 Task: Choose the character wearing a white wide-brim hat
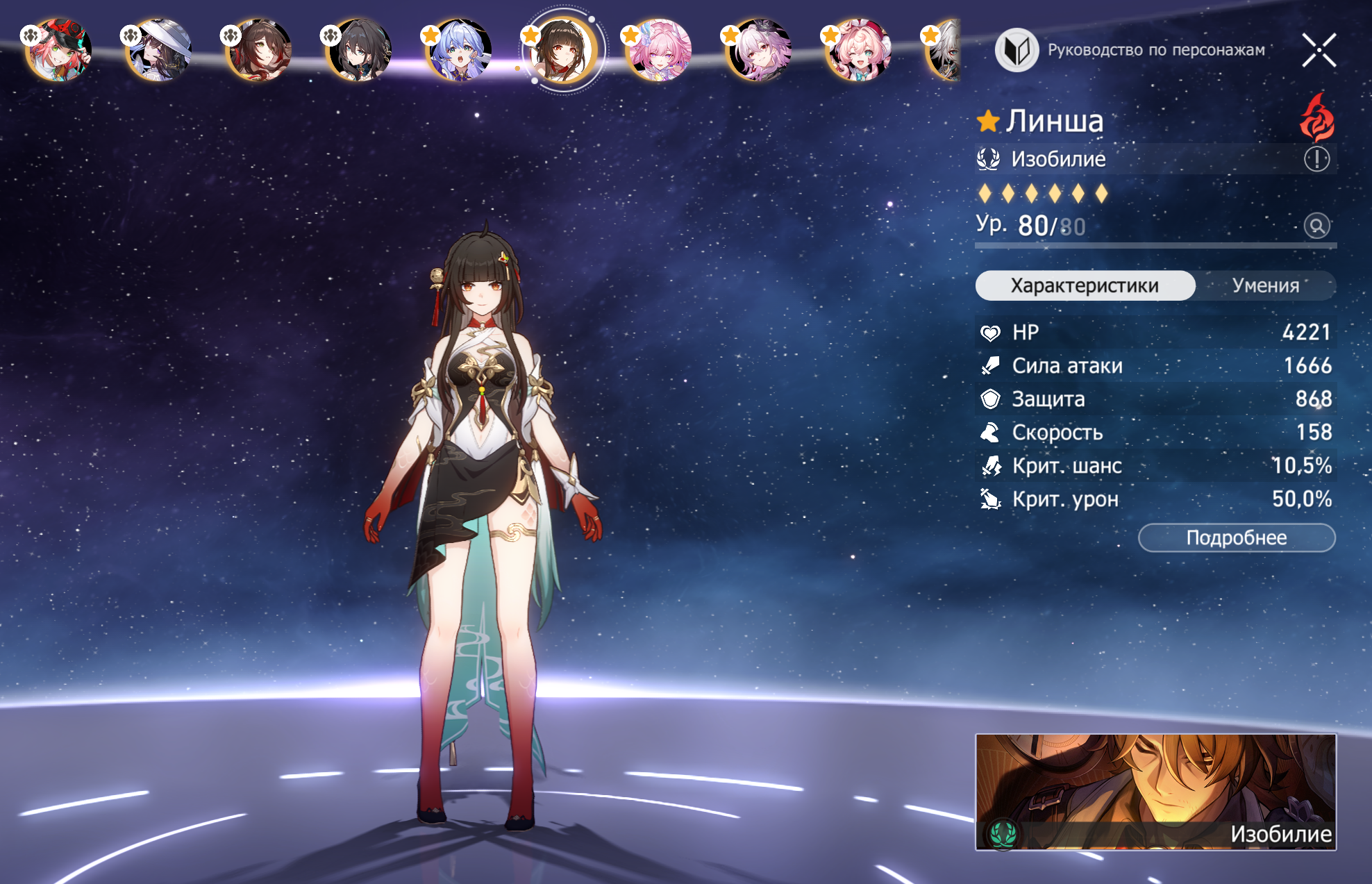pos(158,50)
